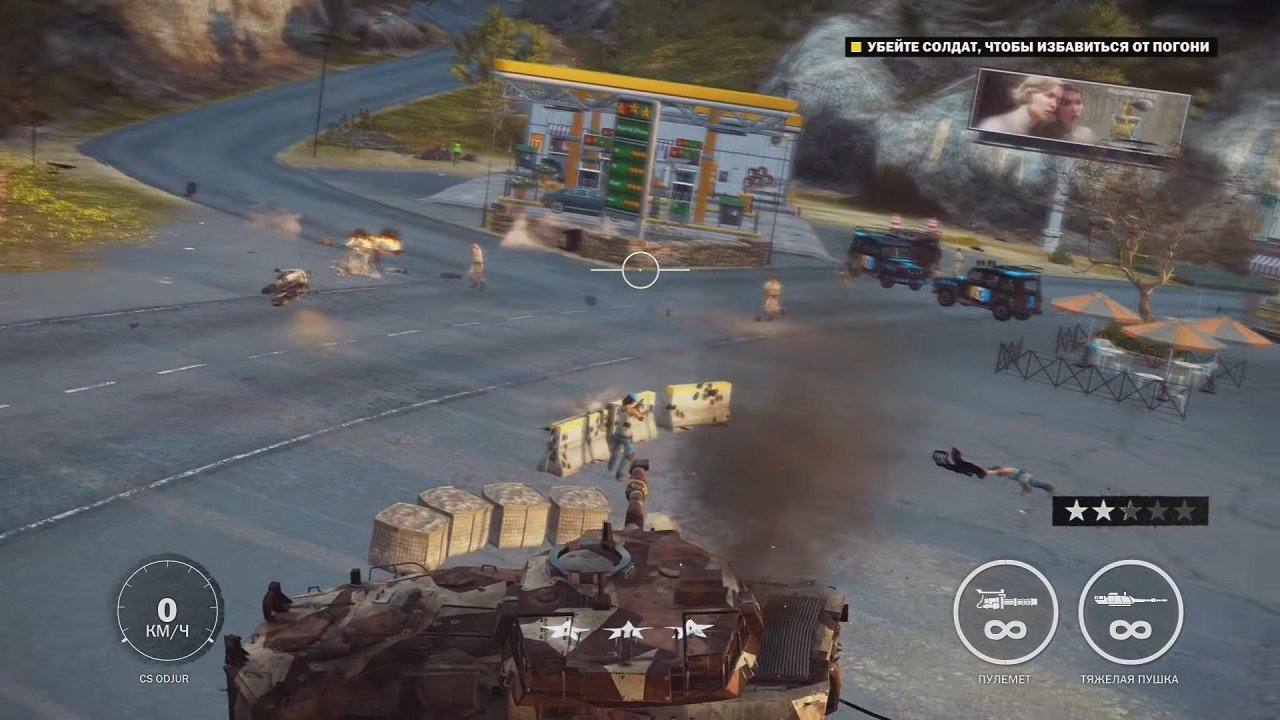Click the speedometer needle indicator
Screen dimensions: 1280x720
(124, 641)
